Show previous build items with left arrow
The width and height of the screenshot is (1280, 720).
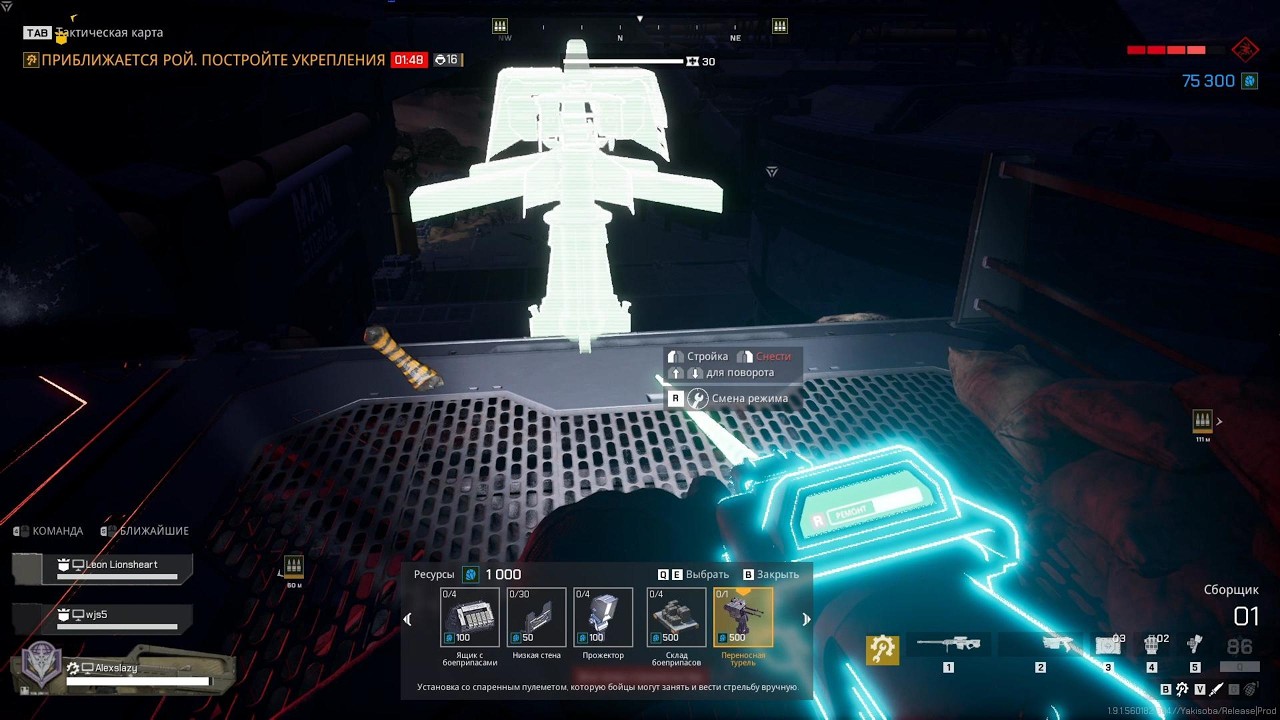(x=407, y=619)
